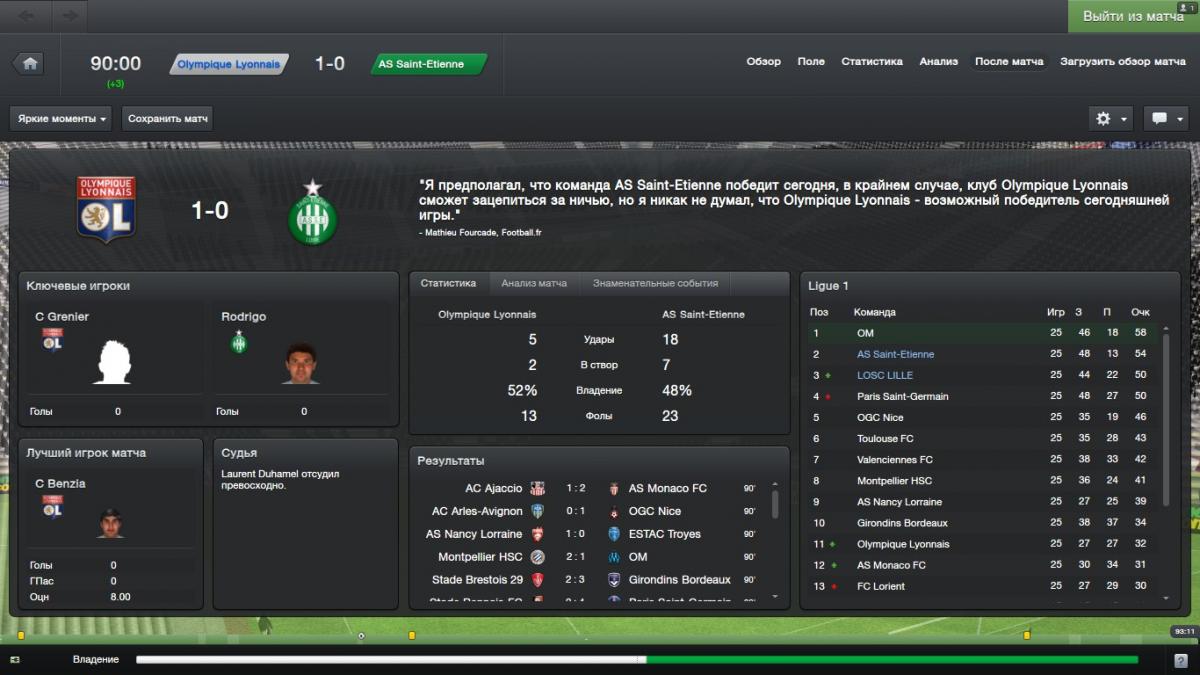Open the Обзор match view
The width and height of the screenshot is (1200, 675).
[x=763, y=62]
